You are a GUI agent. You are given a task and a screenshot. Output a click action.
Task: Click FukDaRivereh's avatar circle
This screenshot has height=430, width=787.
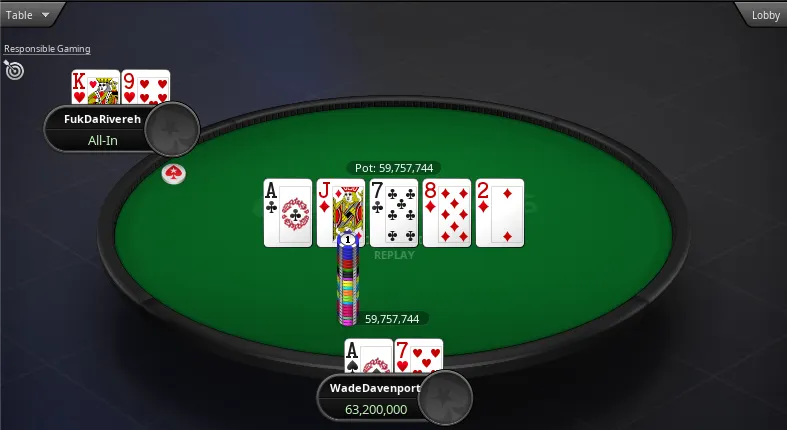[172, 128]
